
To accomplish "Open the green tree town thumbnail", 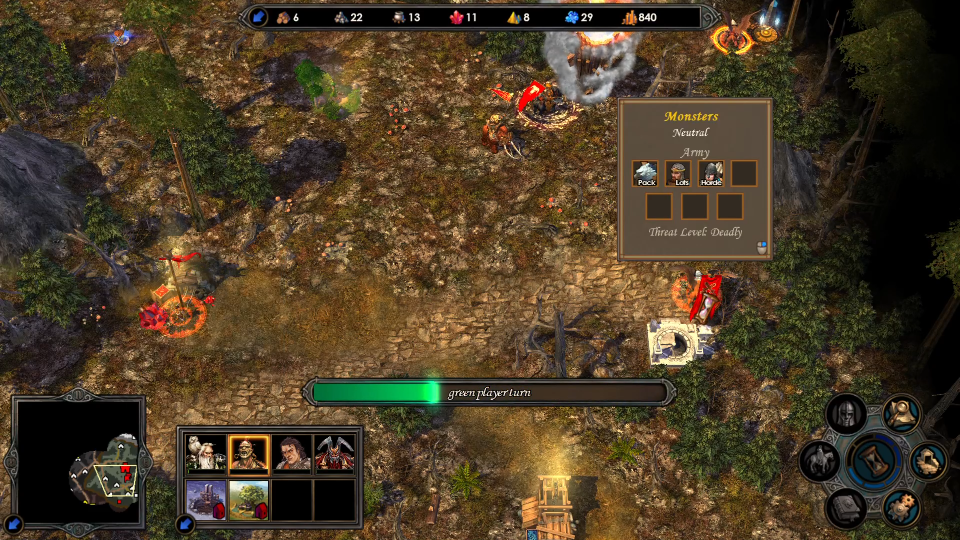I will click(x=248, y=499).
